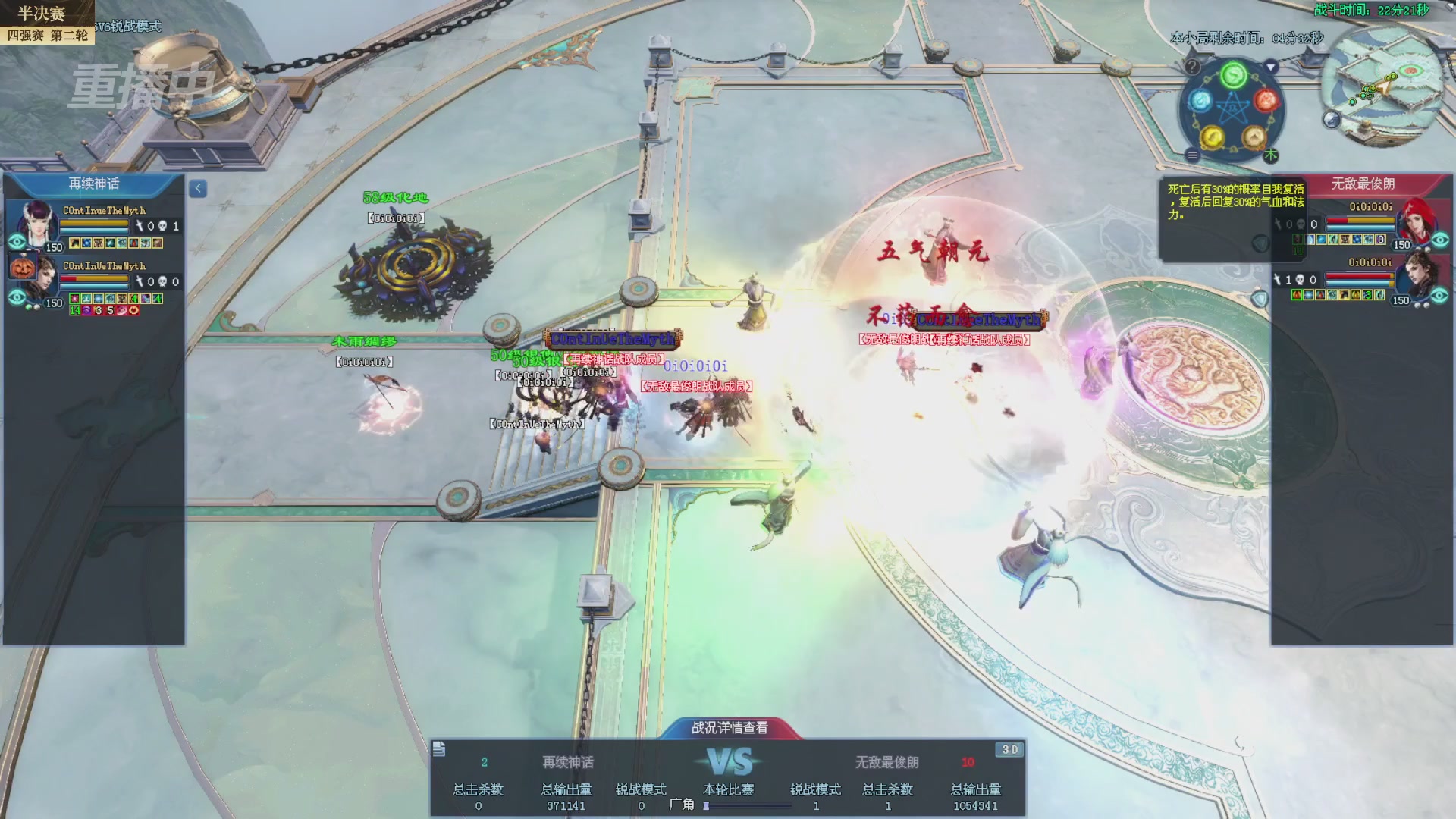Open the list menu beside the elements wheel
Viewport: 1456px width, 819px height.
[x=1192, y=155]
